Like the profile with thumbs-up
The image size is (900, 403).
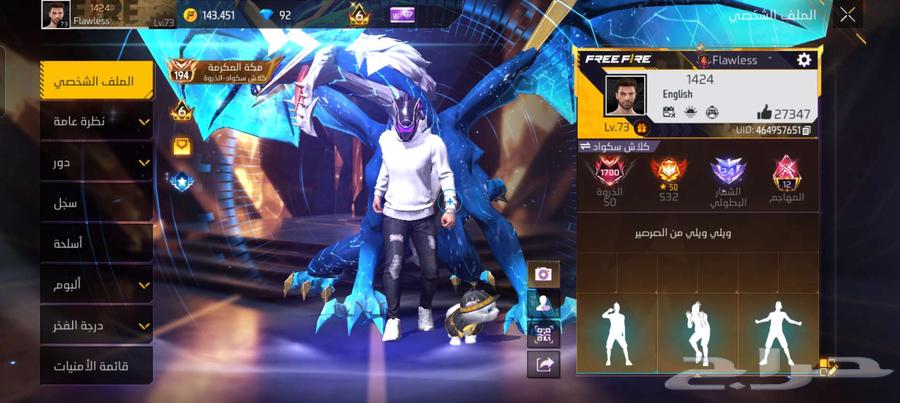pos(765,113)
